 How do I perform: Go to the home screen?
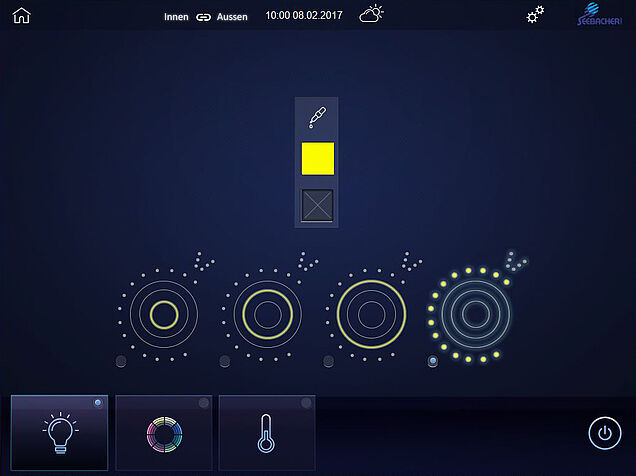(21, 15)
